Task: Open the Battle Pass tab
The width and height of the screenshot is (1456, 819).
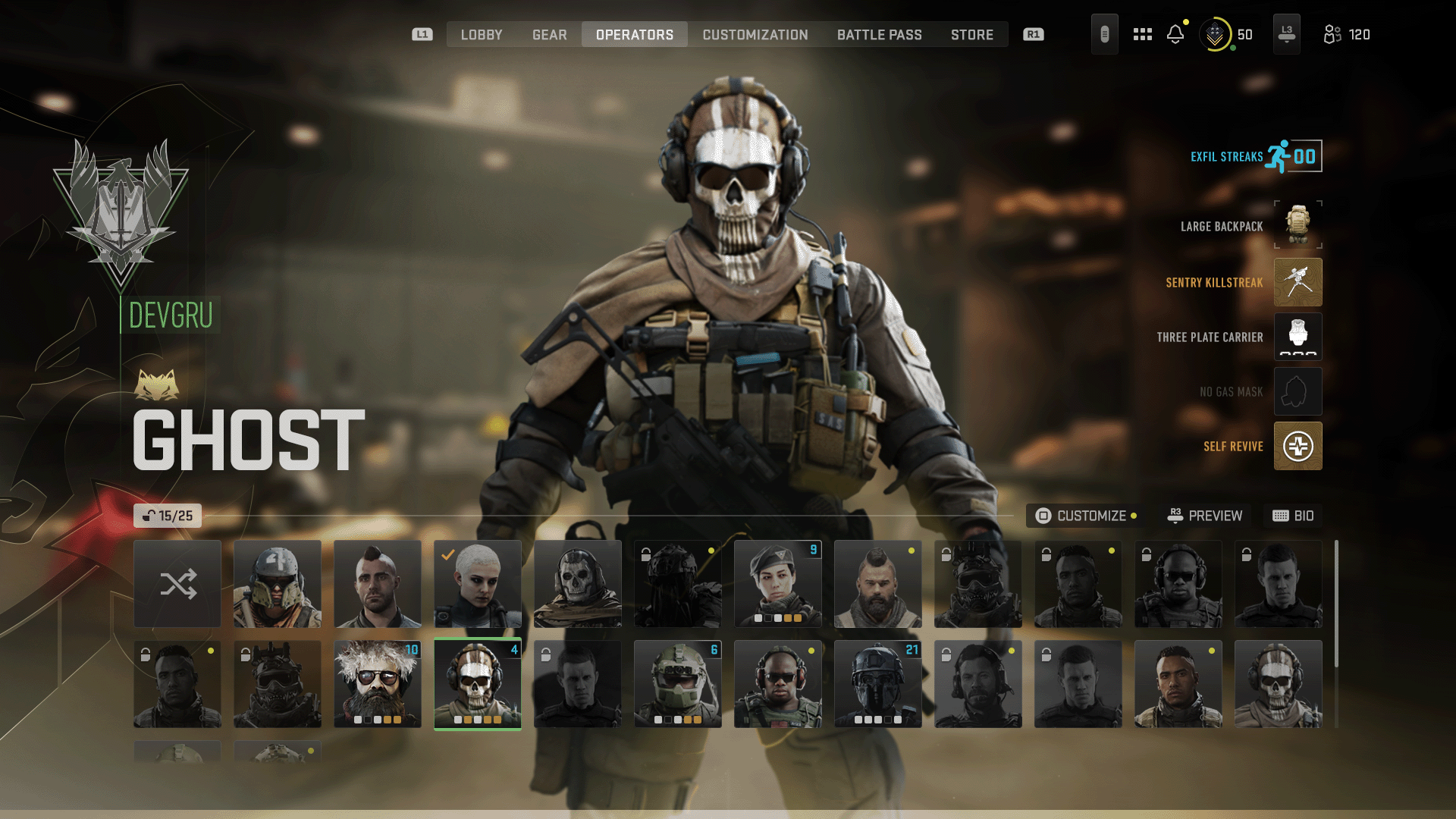Action: [879, 35]
